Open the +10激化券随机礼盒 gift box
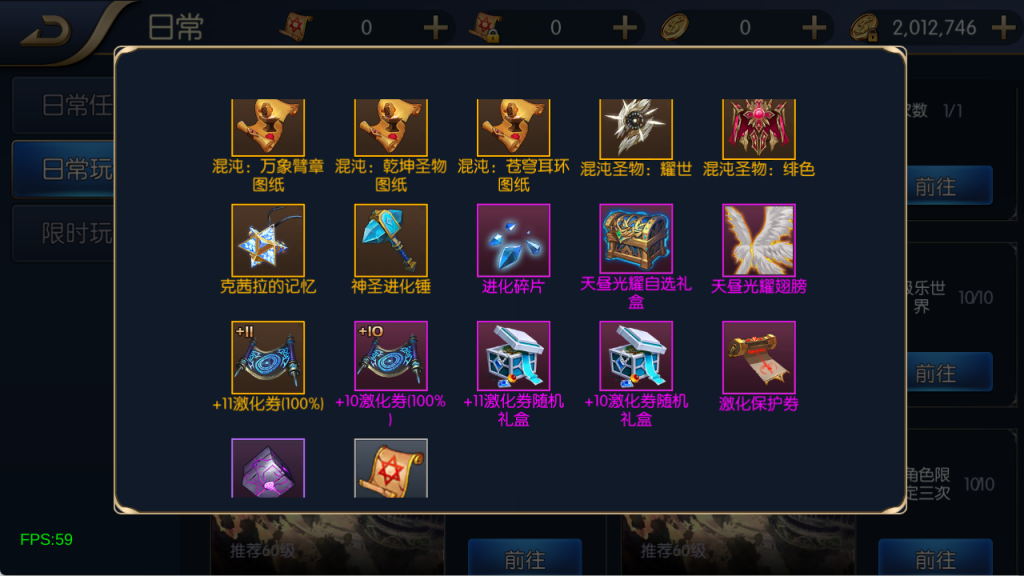 pyautogui.click(x=636, y=357)
